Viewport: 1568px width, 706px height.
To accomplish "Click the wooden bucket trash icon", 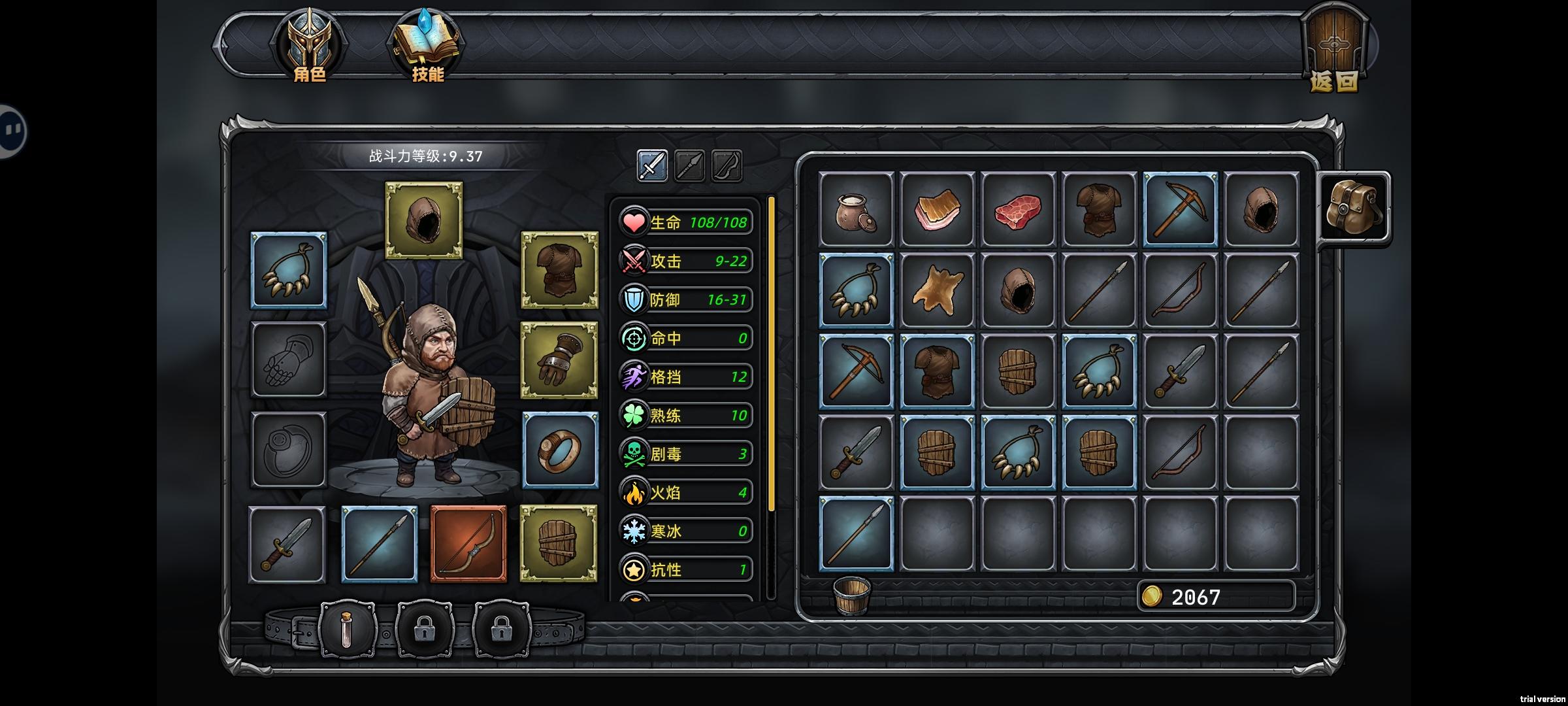I will click(851, 595).
